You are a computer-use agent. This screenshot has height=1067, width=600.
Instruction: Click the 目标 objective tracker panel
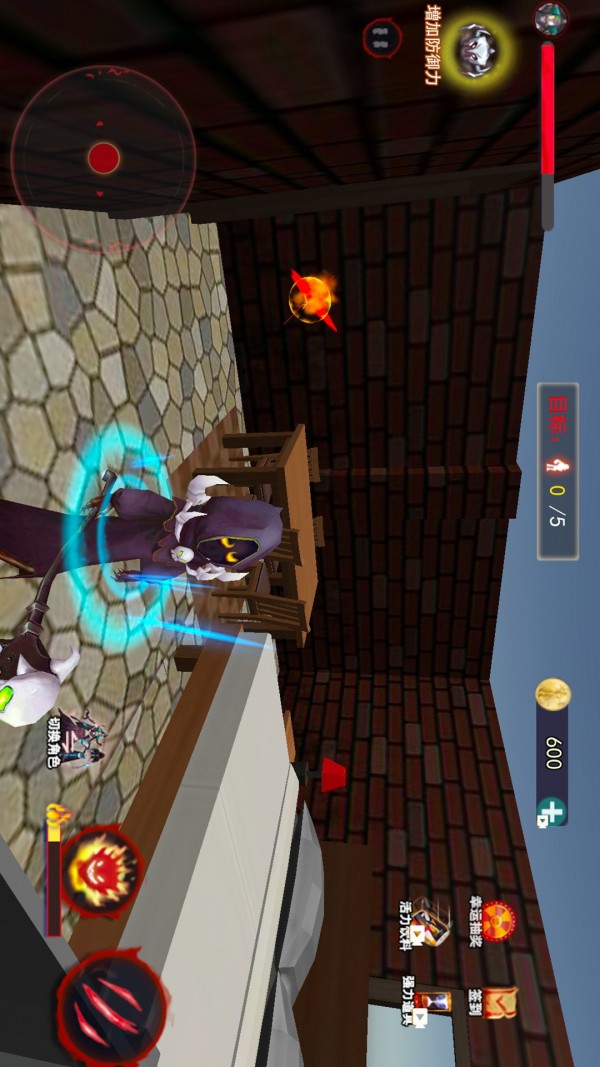click(557, 471)
